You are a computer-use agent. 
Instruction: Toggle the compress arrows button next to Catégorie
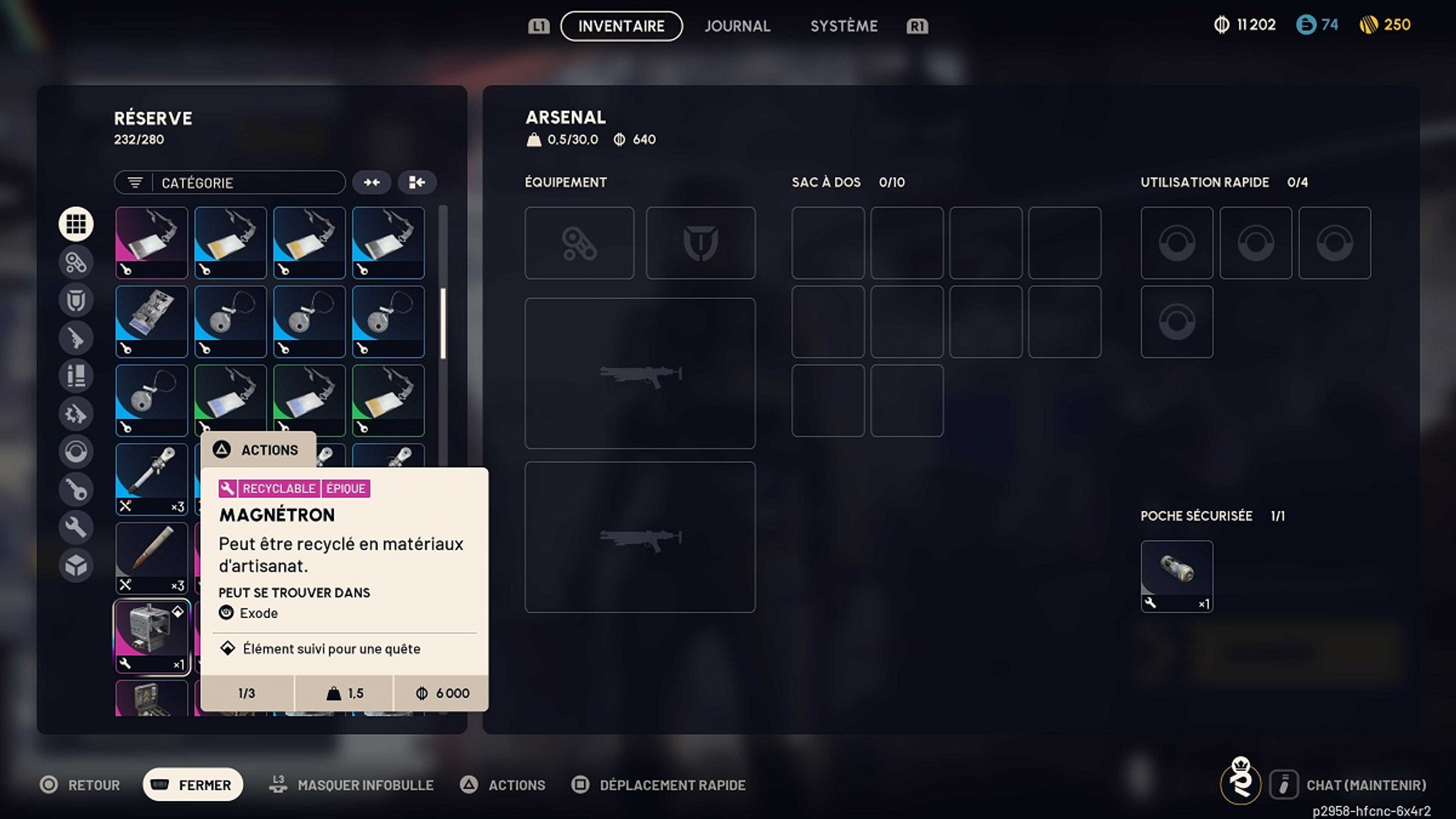372,182
